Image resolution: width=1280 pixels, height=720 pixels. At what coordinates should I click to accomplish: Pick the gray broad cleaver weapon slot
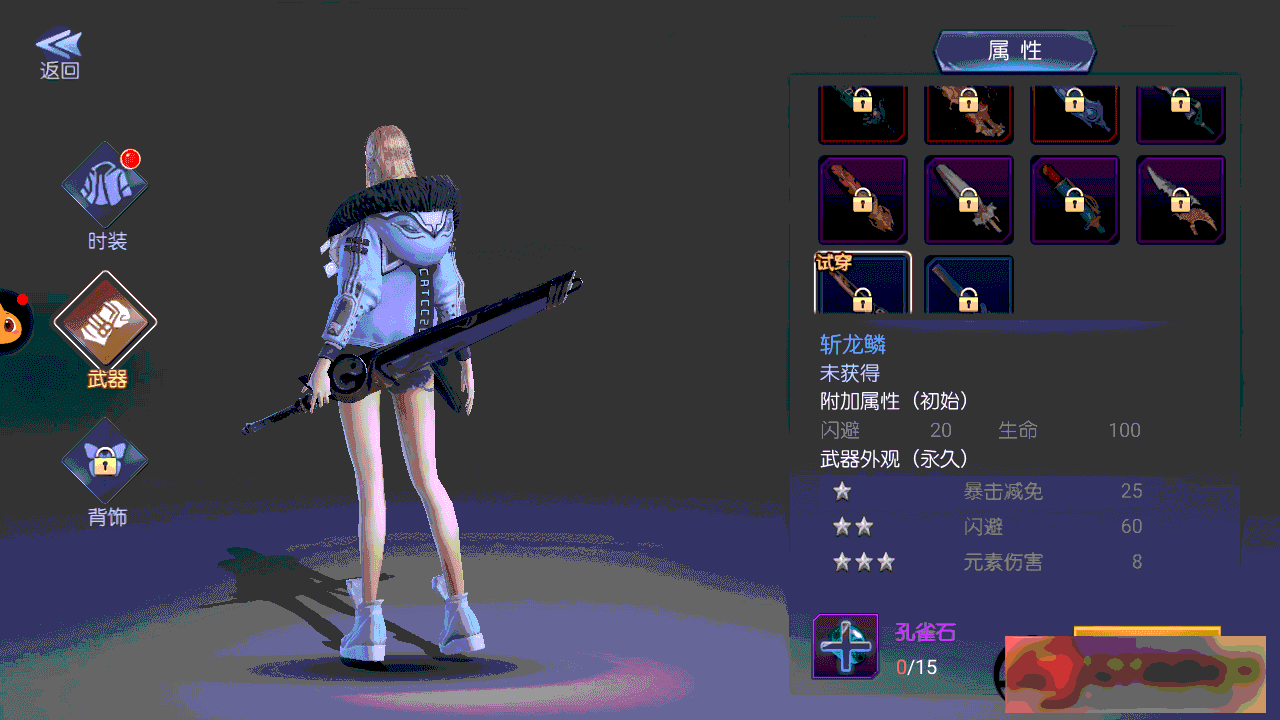pyautogui.click(x=968, y=200)
